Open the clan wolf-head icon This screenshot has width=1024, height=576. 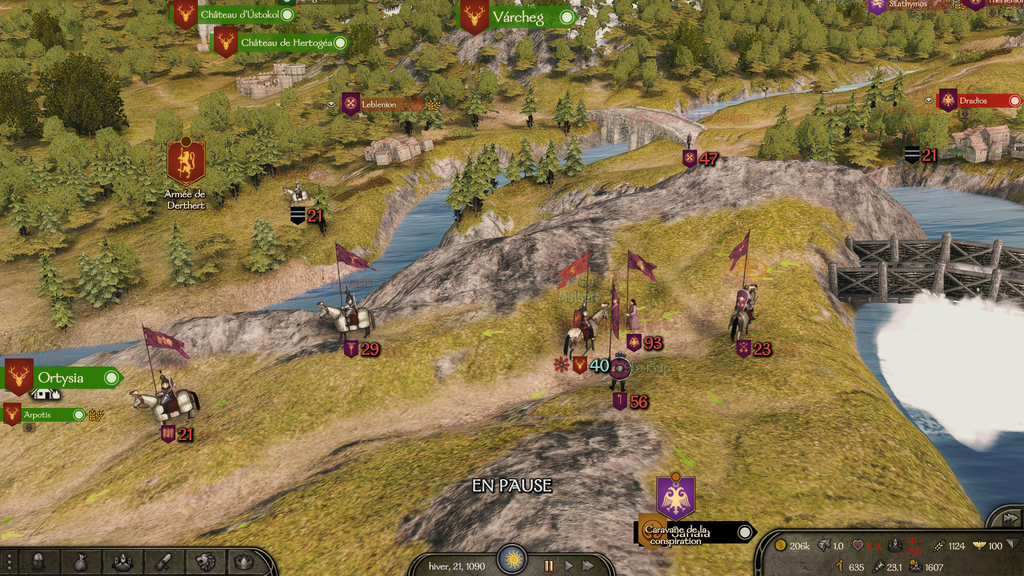205,562
